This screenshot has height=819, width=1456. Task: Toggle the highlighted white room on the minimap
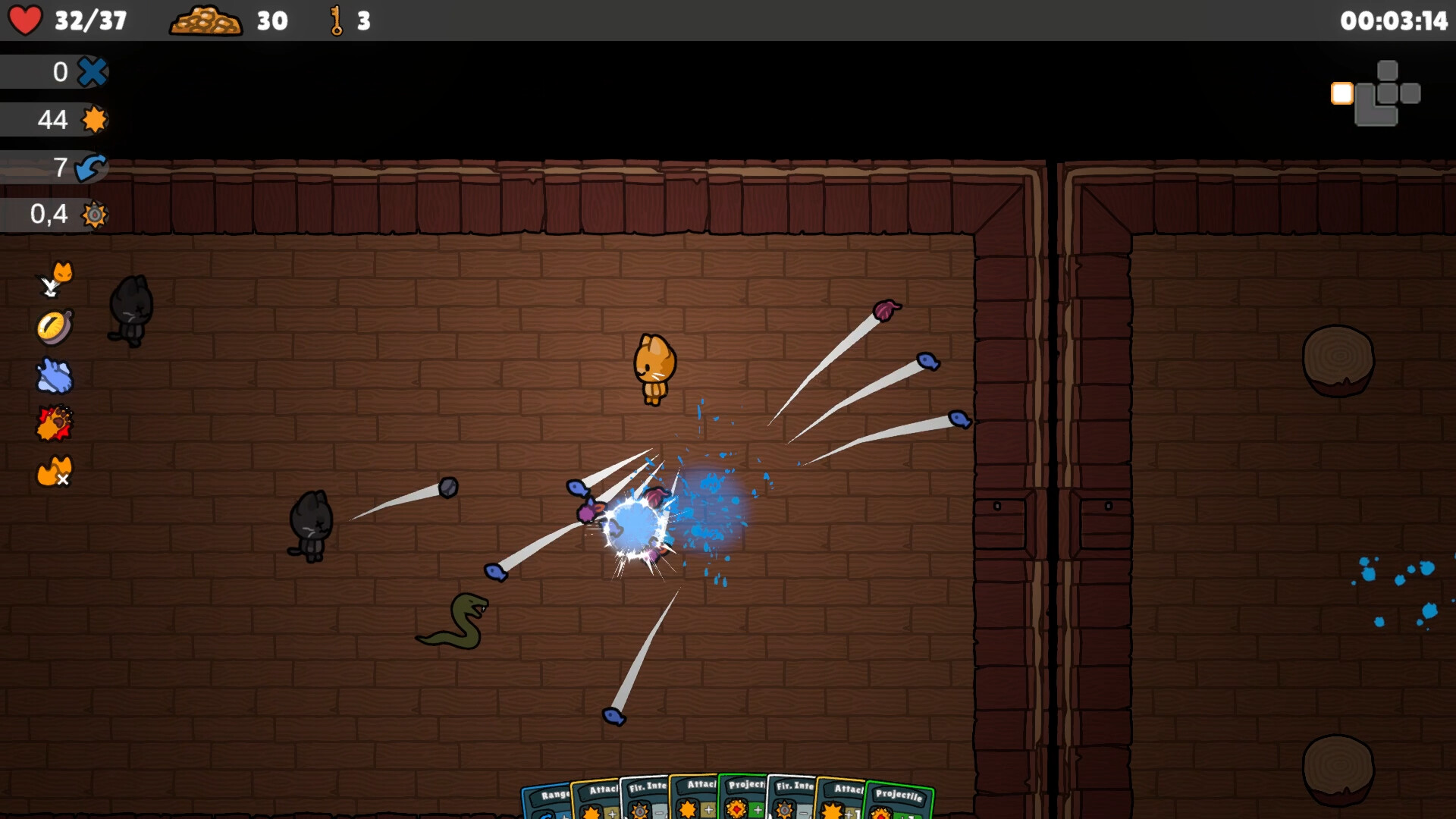point(1341,93)
